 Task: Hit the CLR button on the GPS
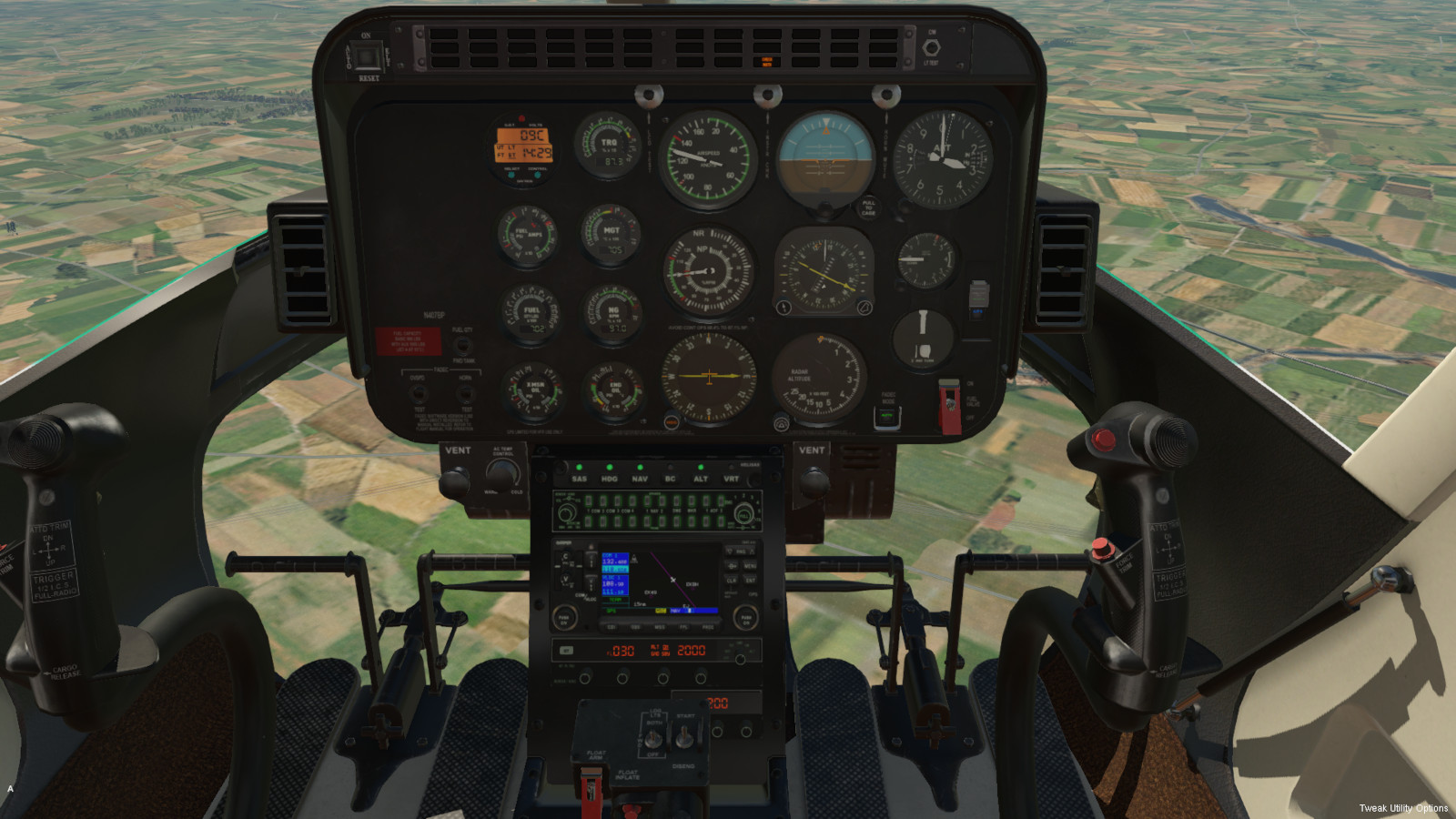732,580
